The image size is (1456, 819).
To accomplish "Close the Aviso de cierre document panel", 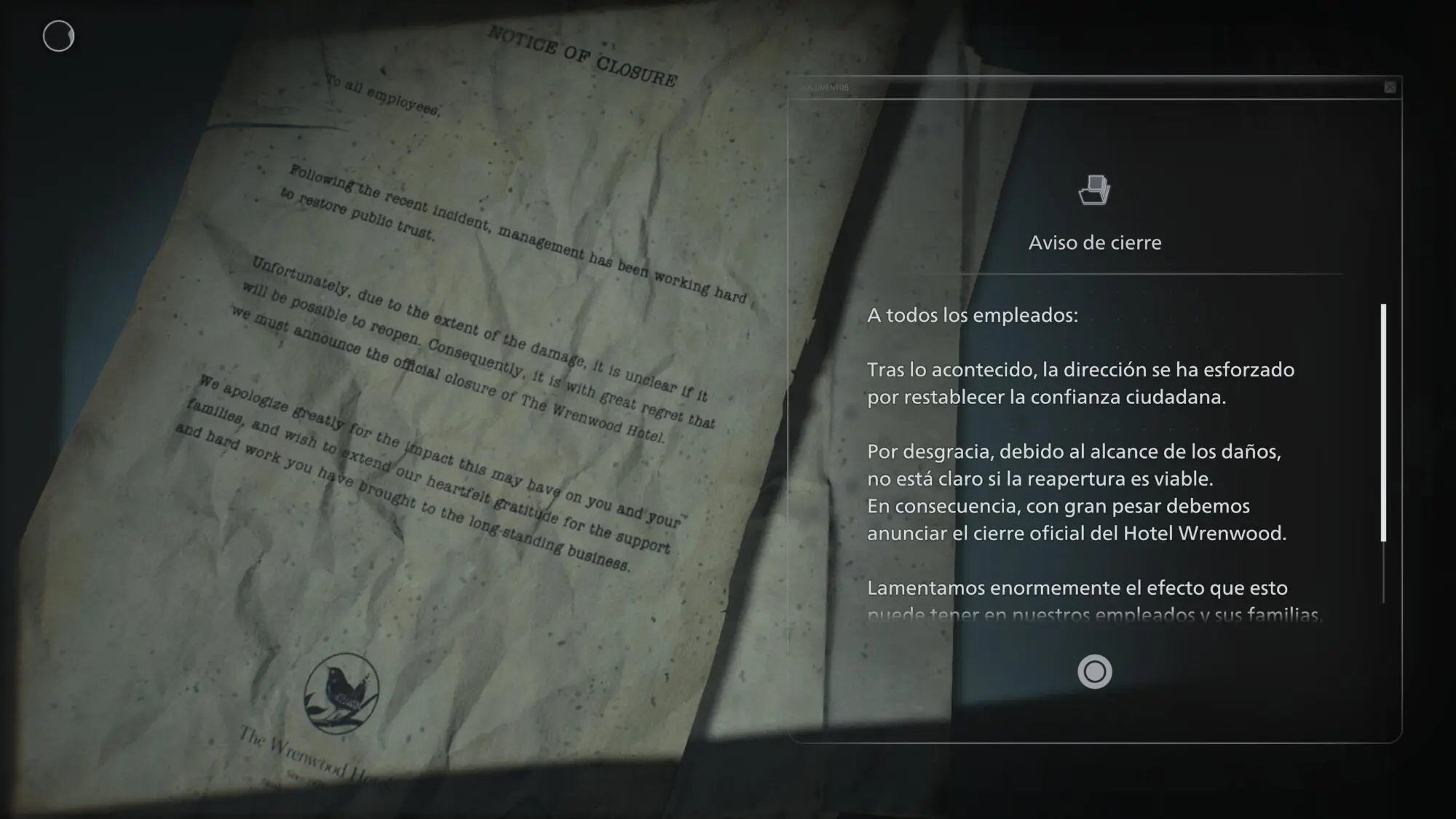I will pos(1390,87).
